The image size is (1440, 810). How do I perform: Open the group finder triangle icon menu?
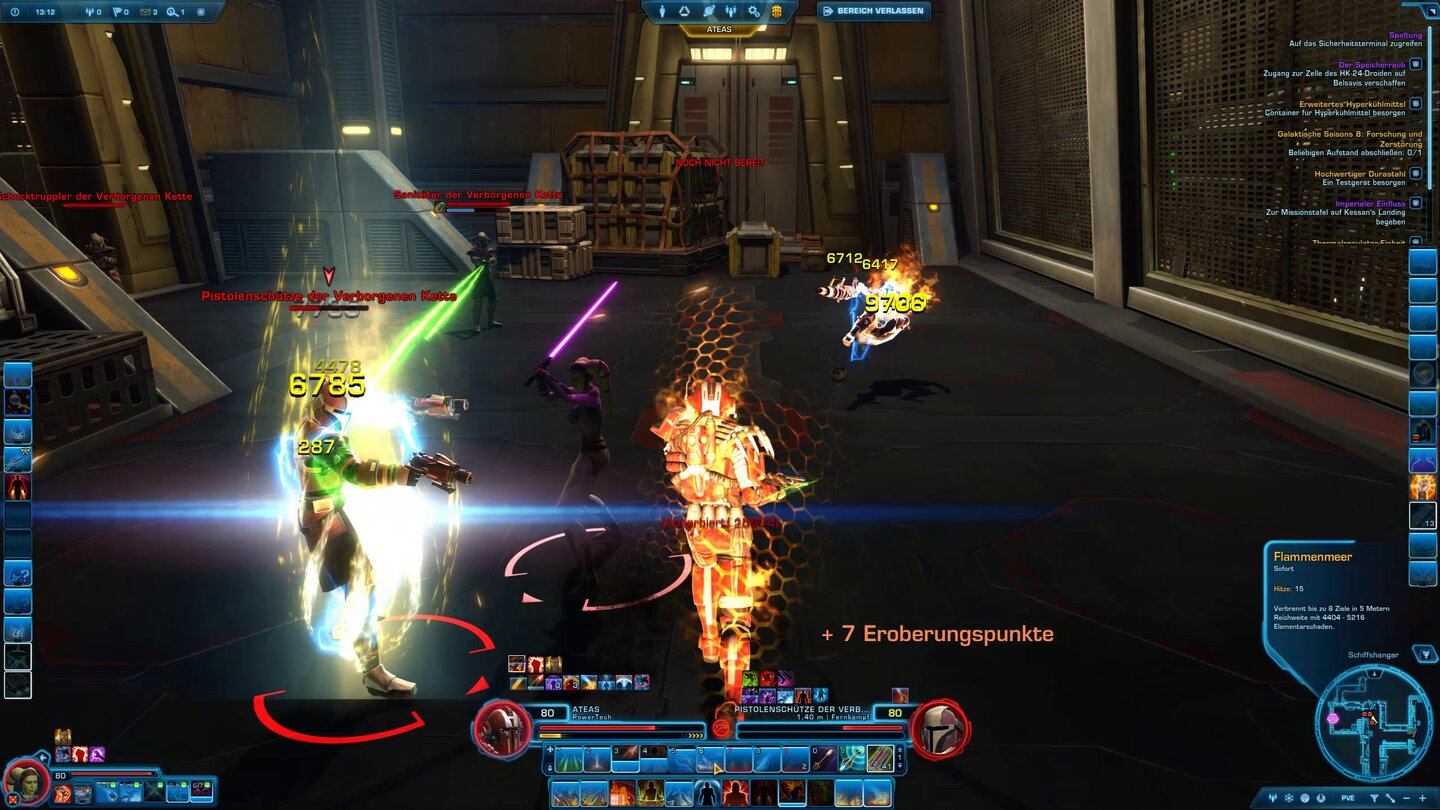(x=684, y=12)
